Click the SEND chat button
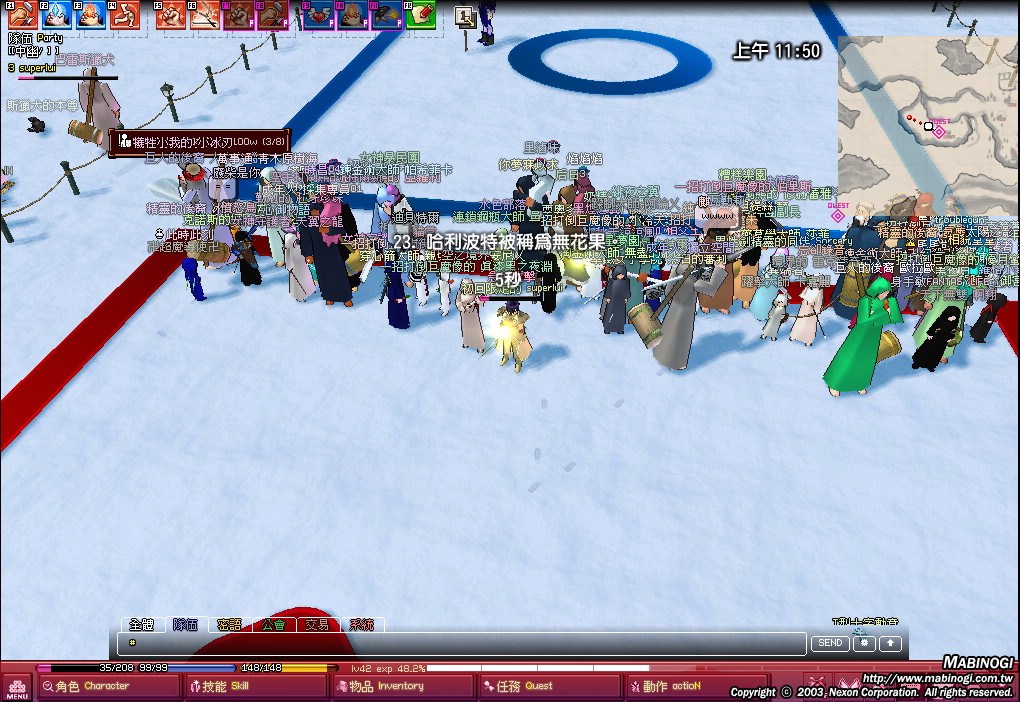Image resolution: width=1020 pixels, height=702 pixels. click(x=830, y=643)
